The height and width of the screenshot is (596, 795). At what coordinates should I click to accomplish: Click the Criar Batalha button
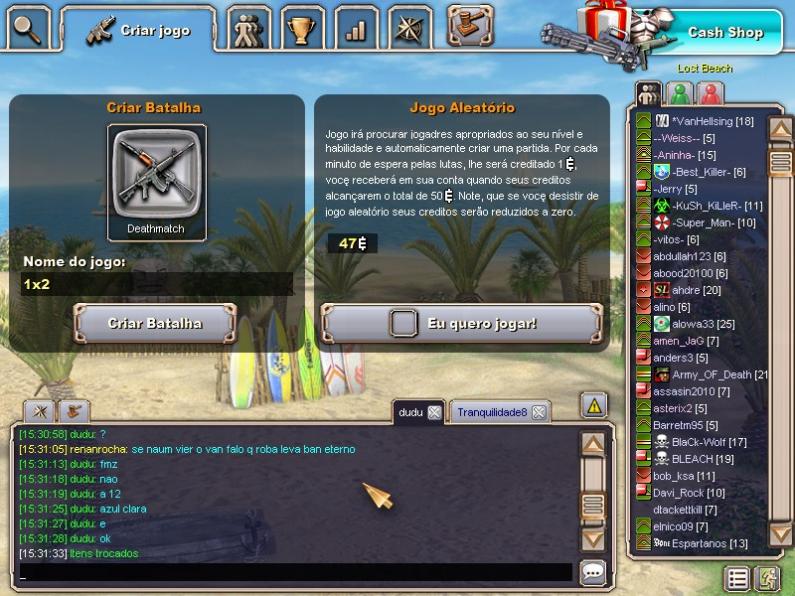coord(155,323)
